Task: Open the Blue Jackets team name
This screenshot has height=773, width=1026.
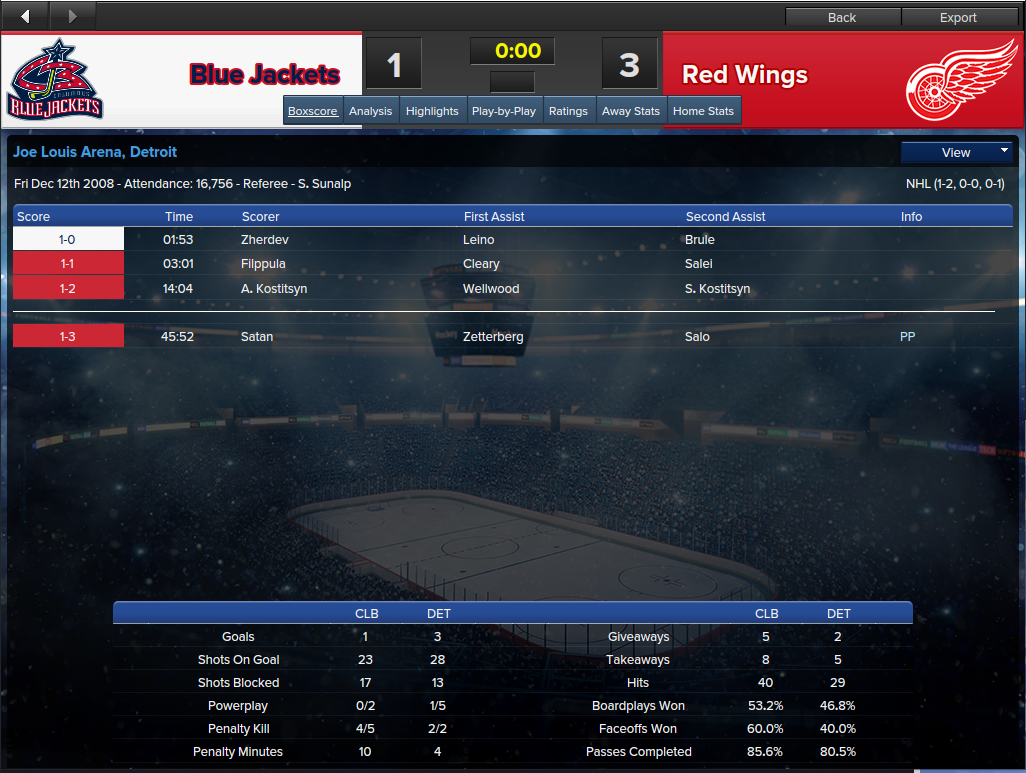Action: point(265,75)
